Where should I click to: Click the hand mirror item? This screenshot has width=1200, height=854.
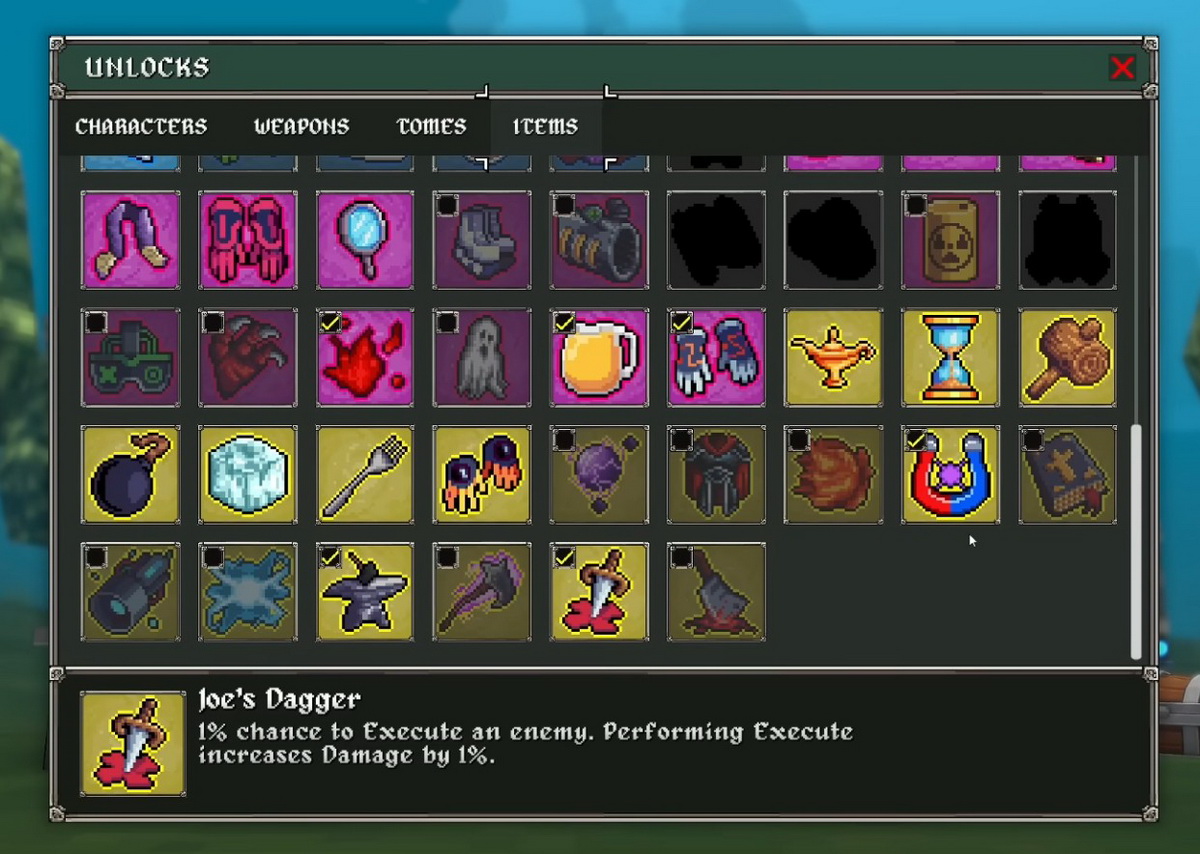coord(365,240)
